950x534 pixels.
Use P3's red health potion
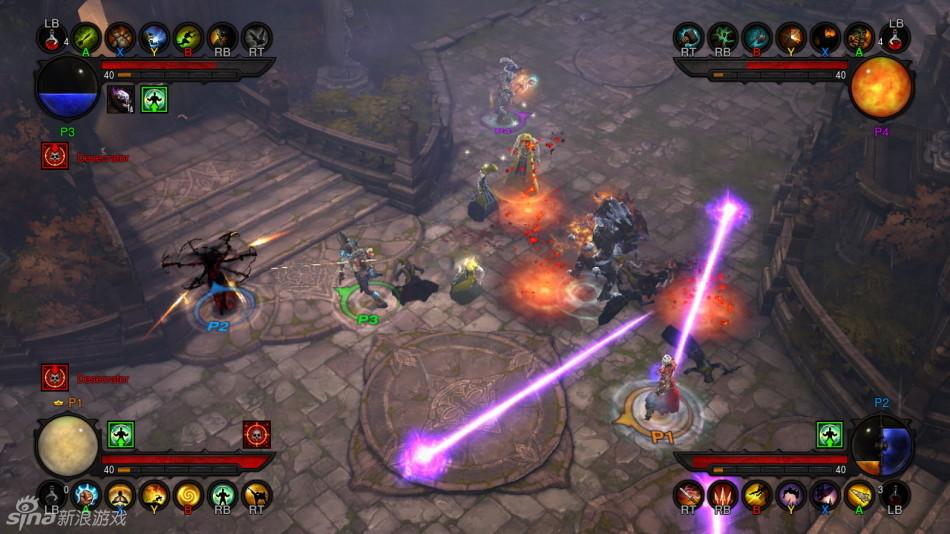point(52,38)
